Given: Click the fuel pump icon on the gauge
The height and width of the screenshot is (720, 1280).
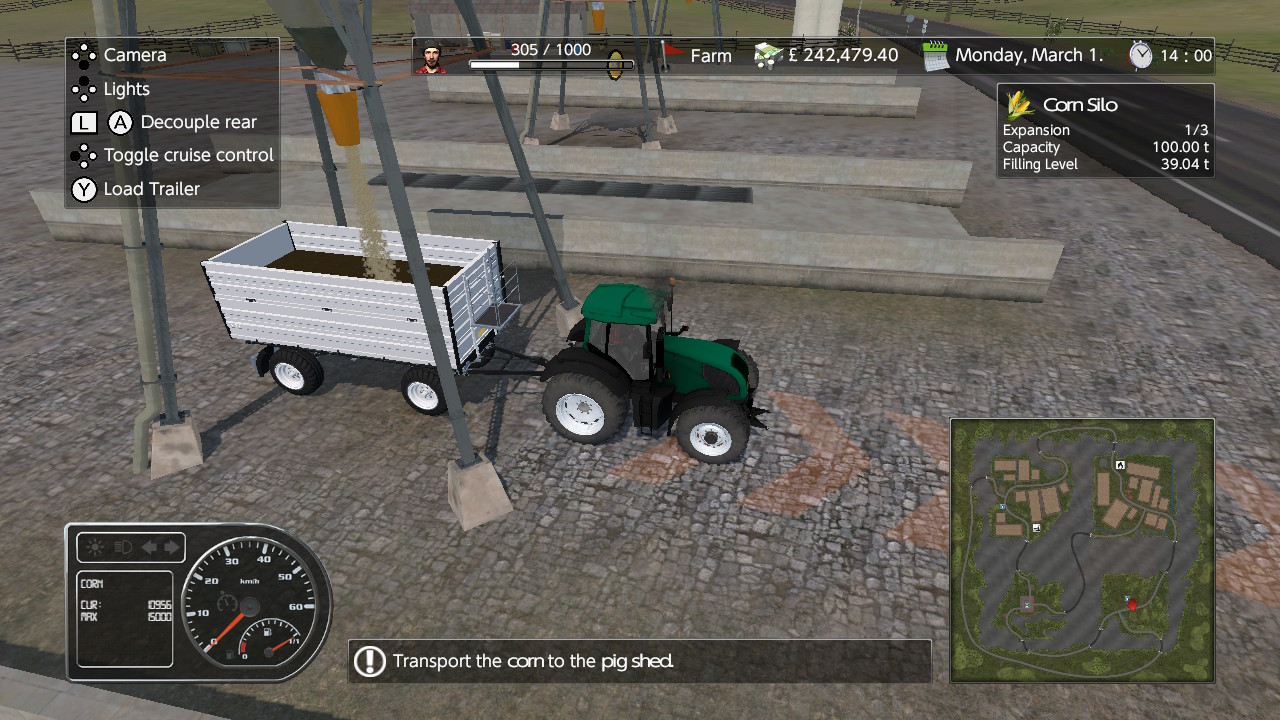Looking at the screenshot, I should (x=267, y=632).
